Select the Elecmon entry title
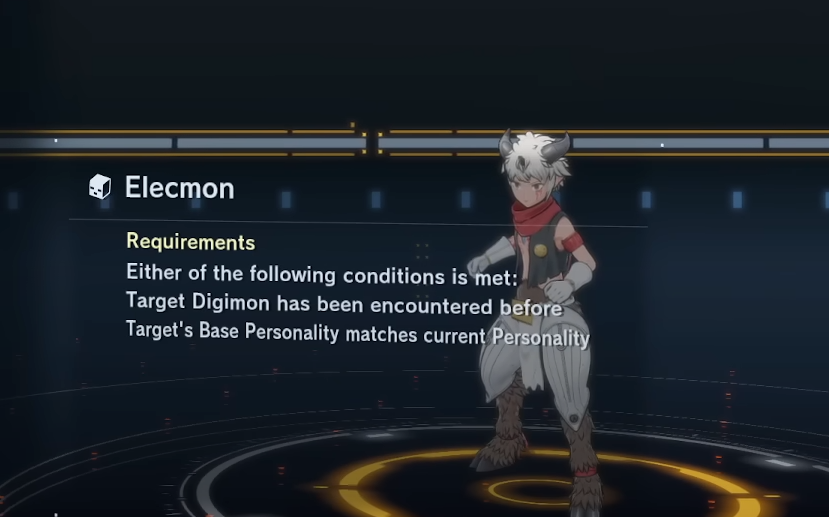 click(x=178, y=187)
